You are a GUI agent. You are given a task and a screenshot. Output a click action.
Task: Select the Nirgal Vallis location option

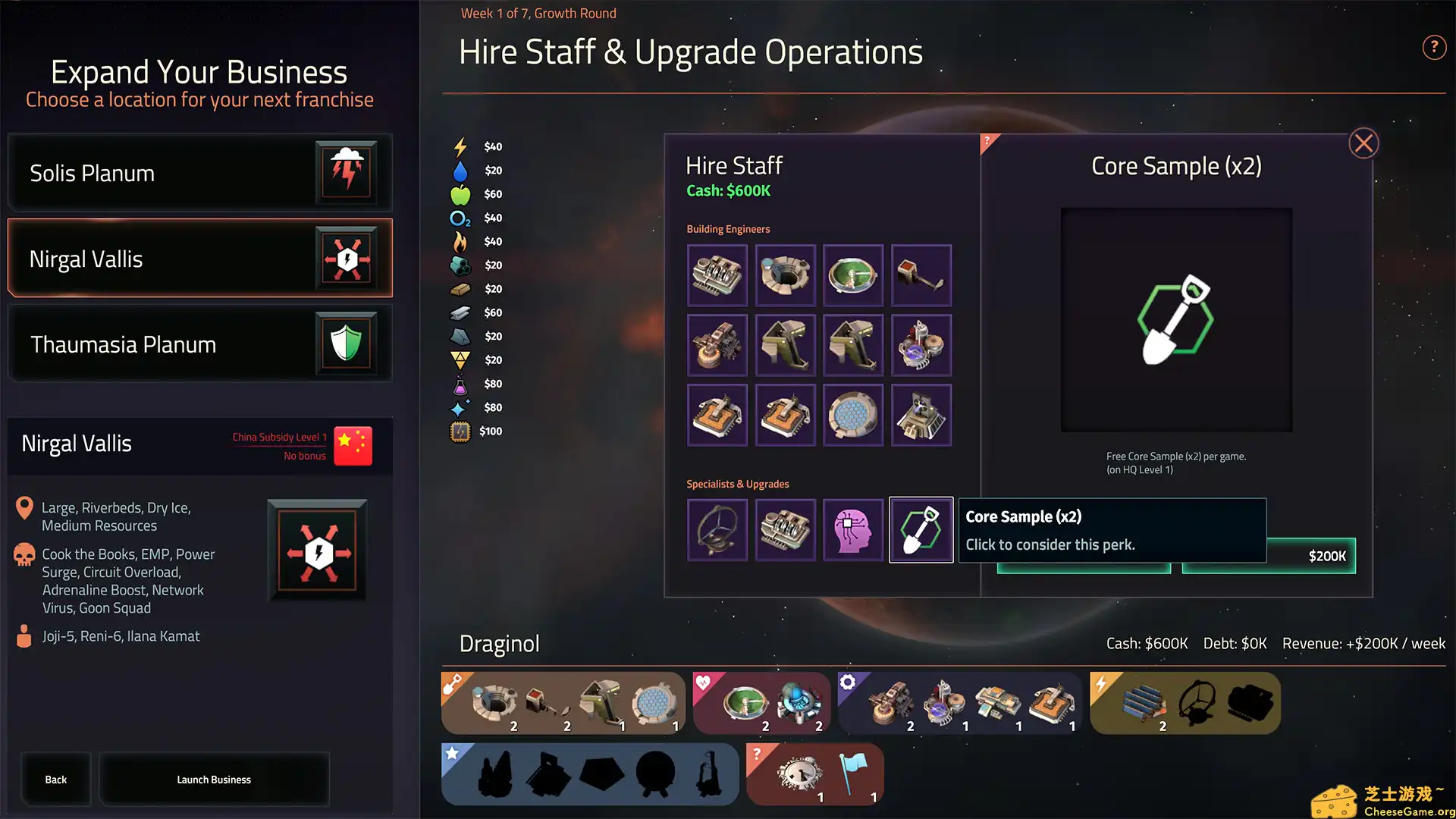199,258
